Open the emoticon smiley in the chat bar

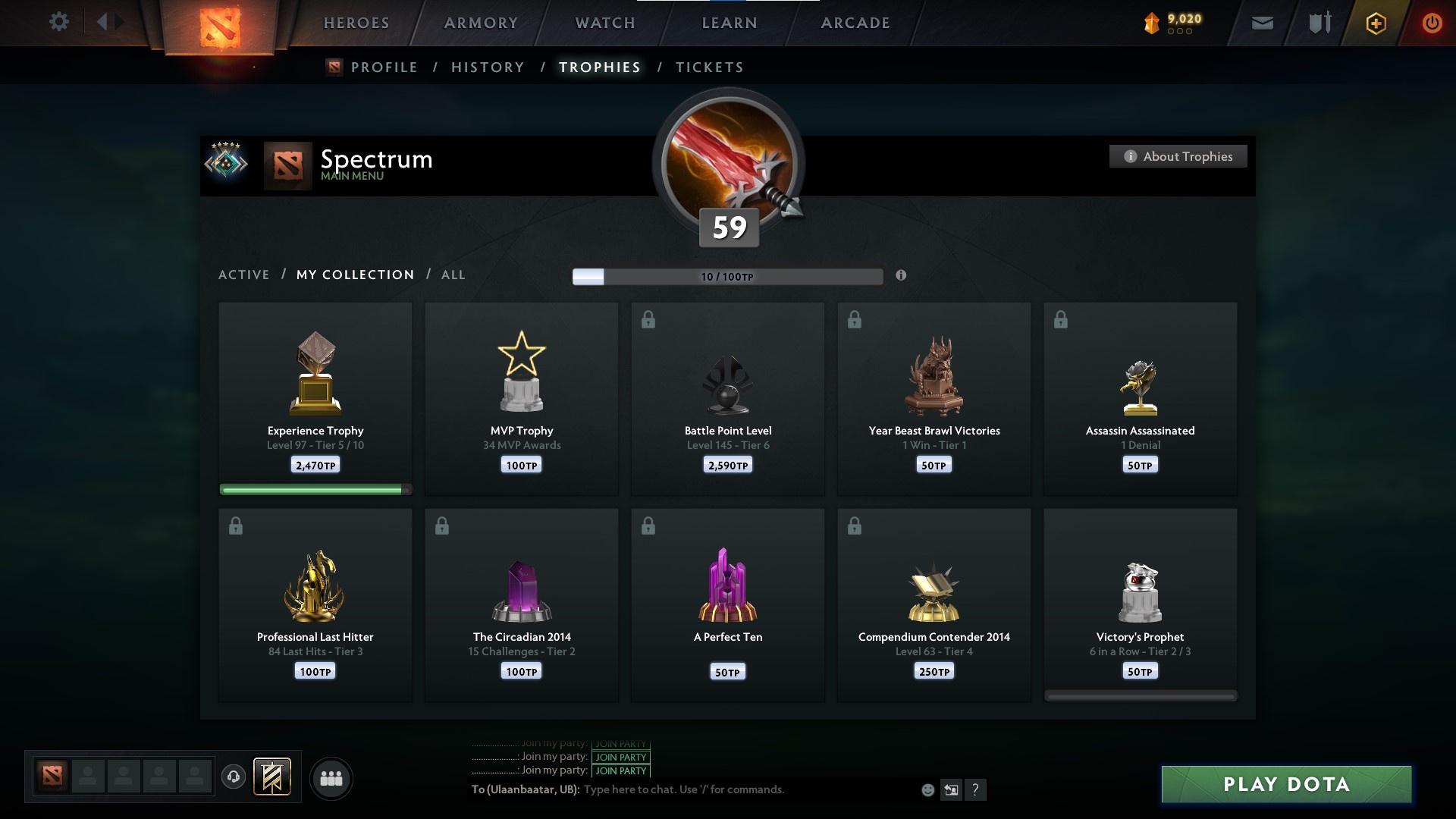(x=927, y=789)
